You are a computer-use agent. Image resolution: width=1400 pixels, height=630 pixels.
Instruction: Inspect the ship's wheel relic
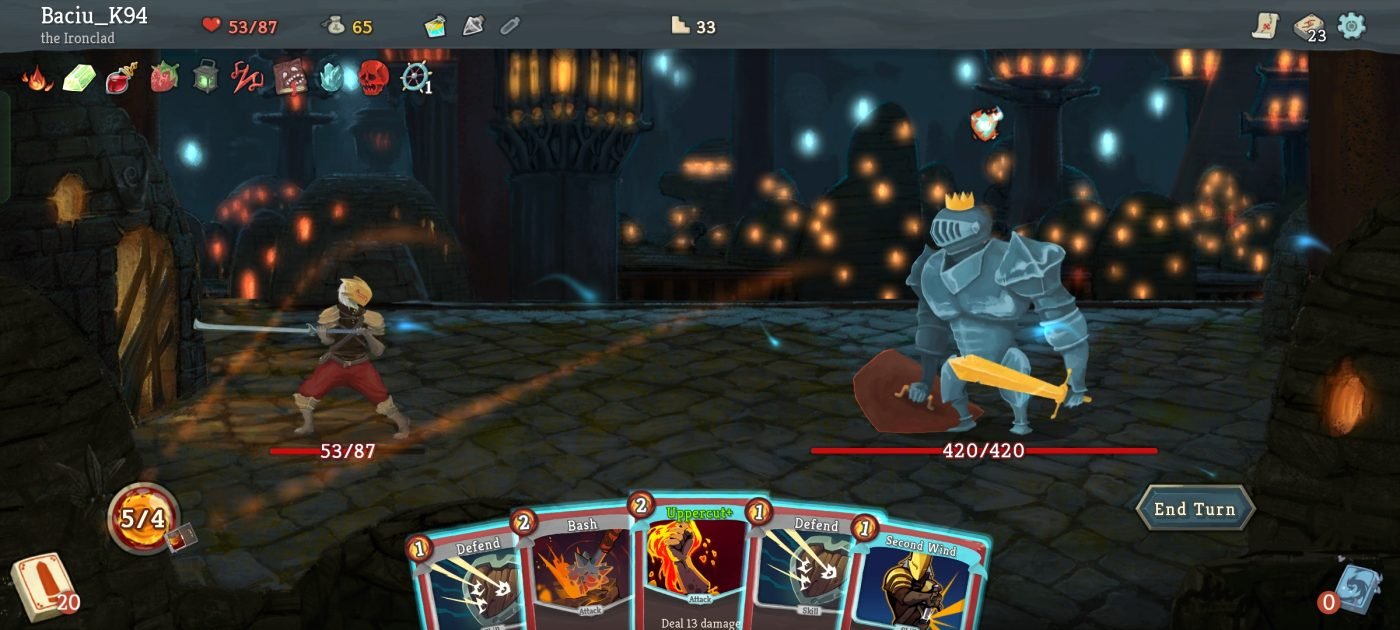[415, 78]
